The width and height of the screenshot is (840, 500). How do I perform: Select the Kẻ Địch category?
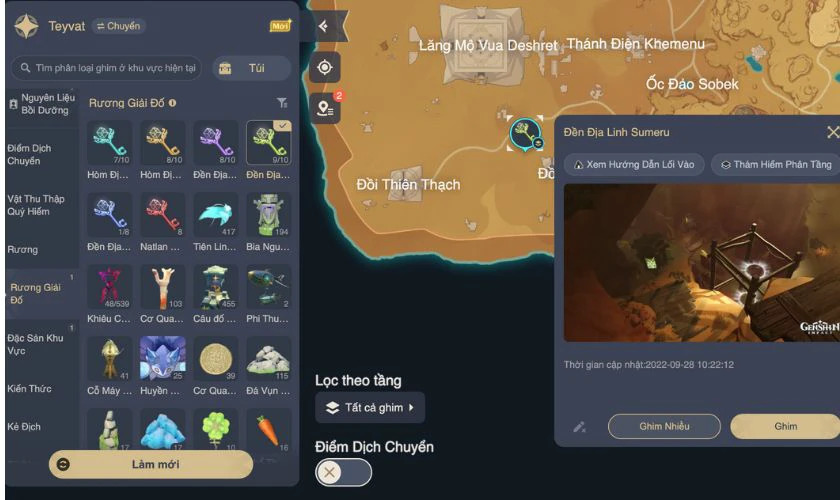pos(25,426)
